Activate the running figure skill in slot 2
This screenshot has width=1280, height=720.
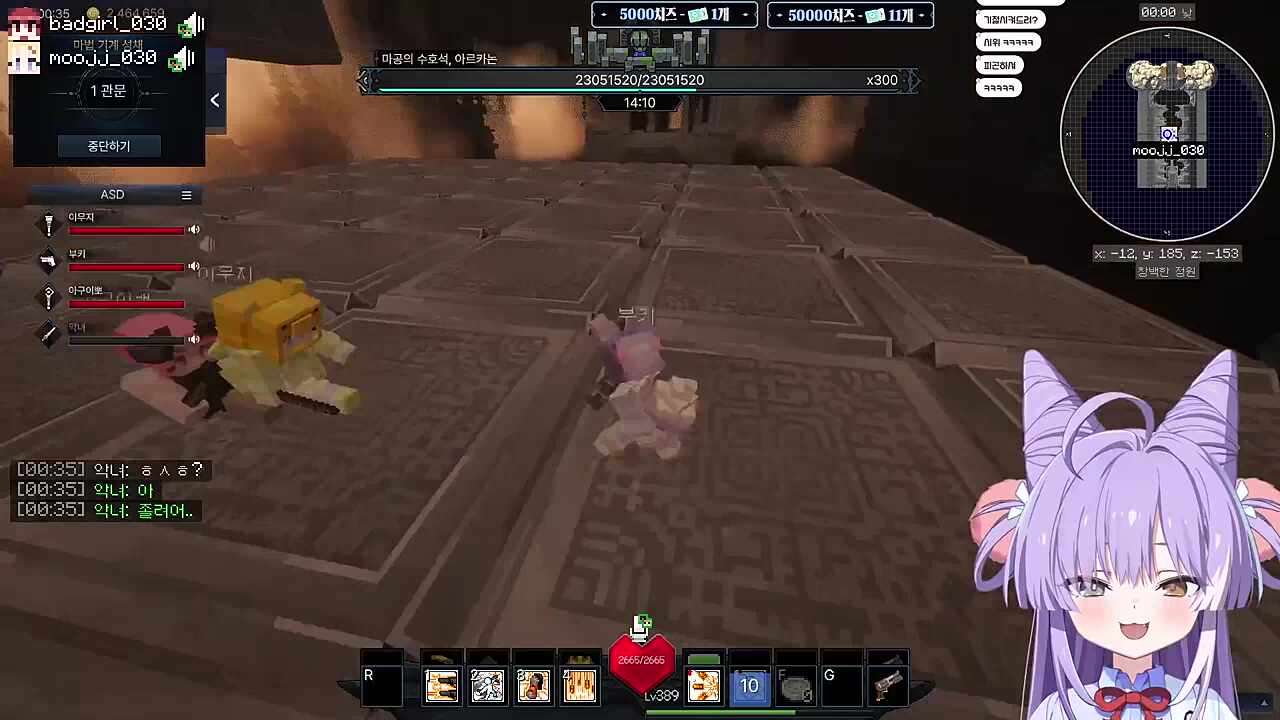click(487, 685)
